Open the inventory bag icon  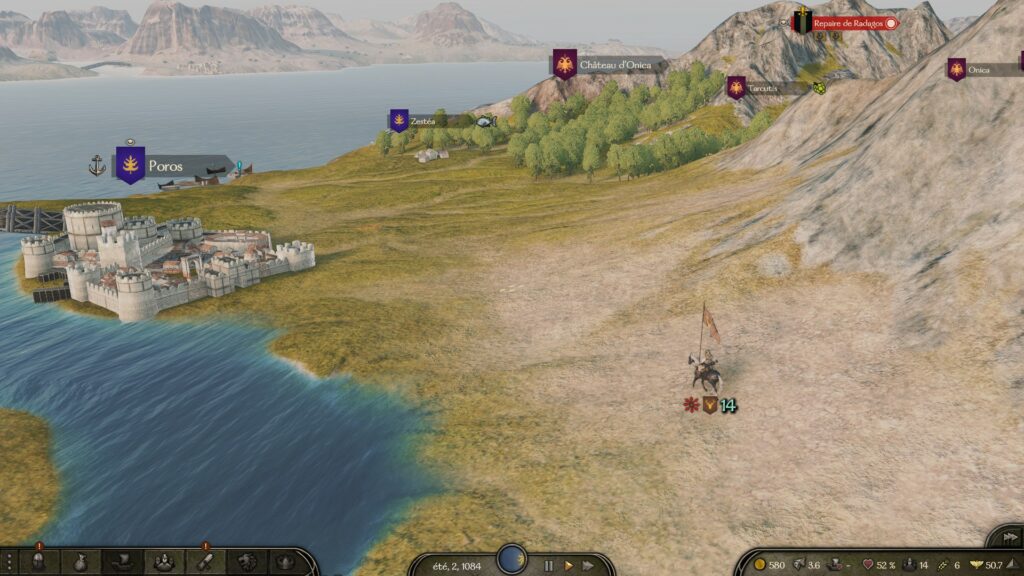tap(79, 562)
